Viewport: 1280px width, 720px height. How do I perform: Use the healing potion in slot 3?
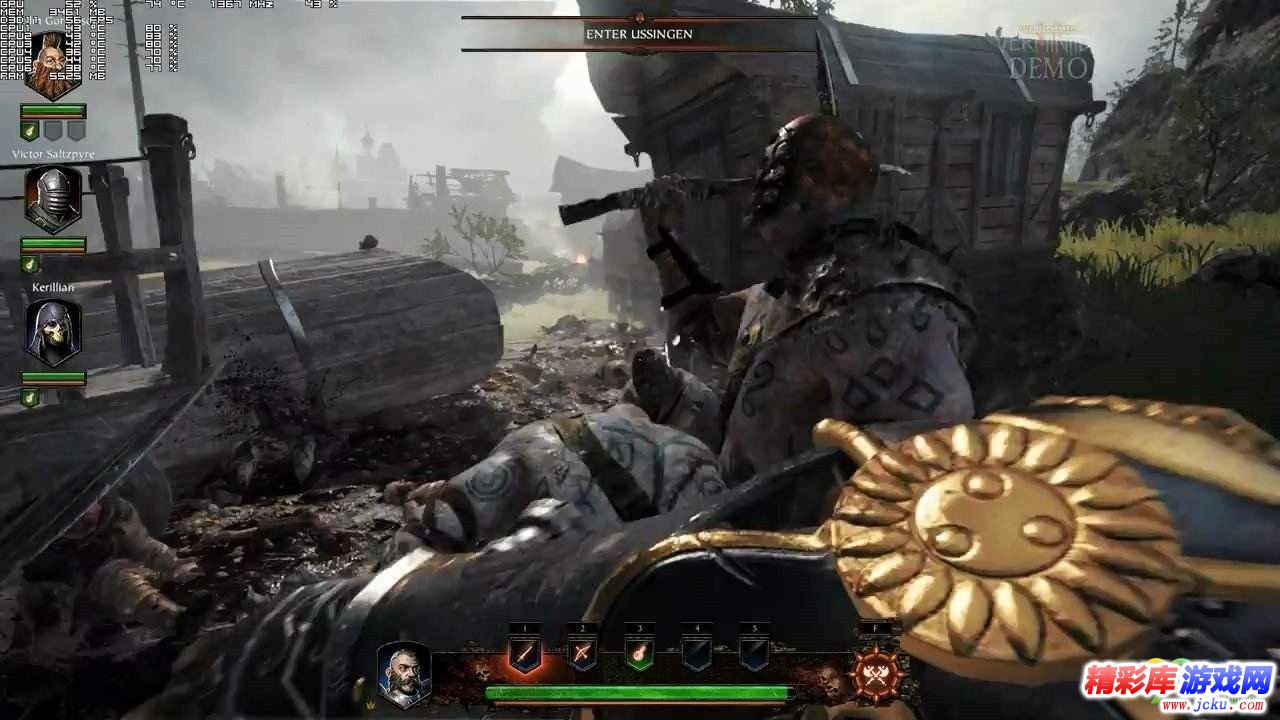click(640, 655)
